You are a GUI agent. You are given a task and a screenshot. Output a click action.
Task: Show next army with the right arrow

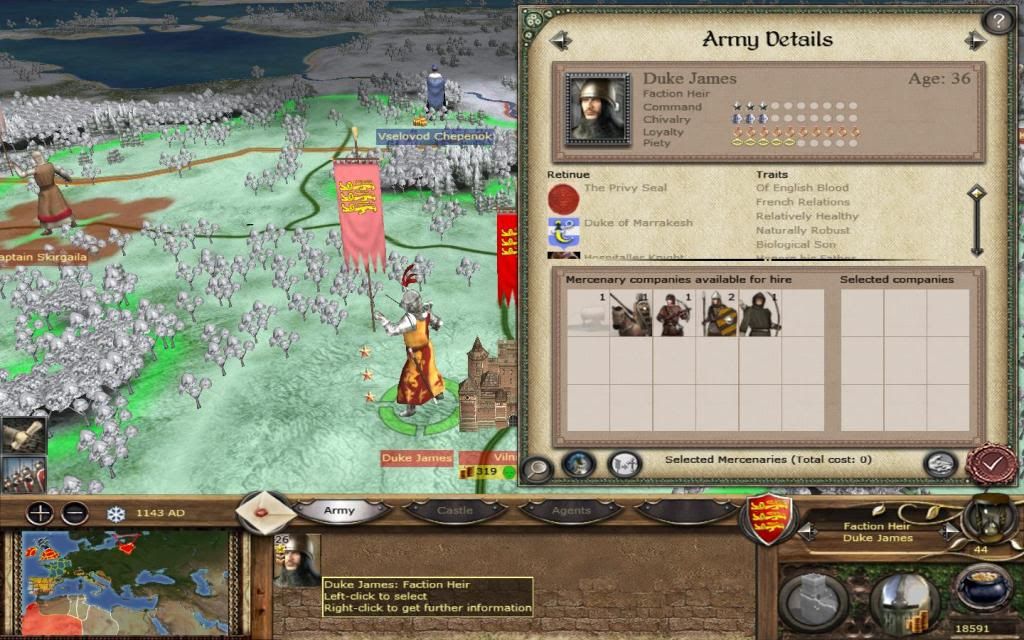click(975, 40)
